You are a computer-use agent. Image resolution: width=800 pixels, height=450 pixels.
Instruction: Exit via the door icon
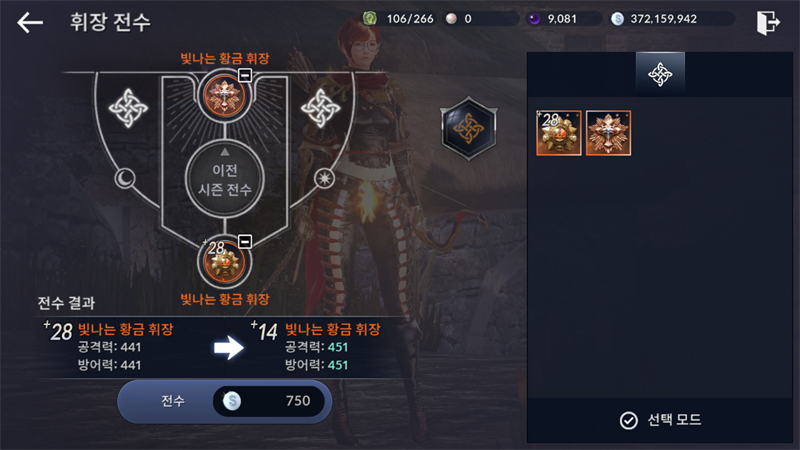click(x=767, y=21)
